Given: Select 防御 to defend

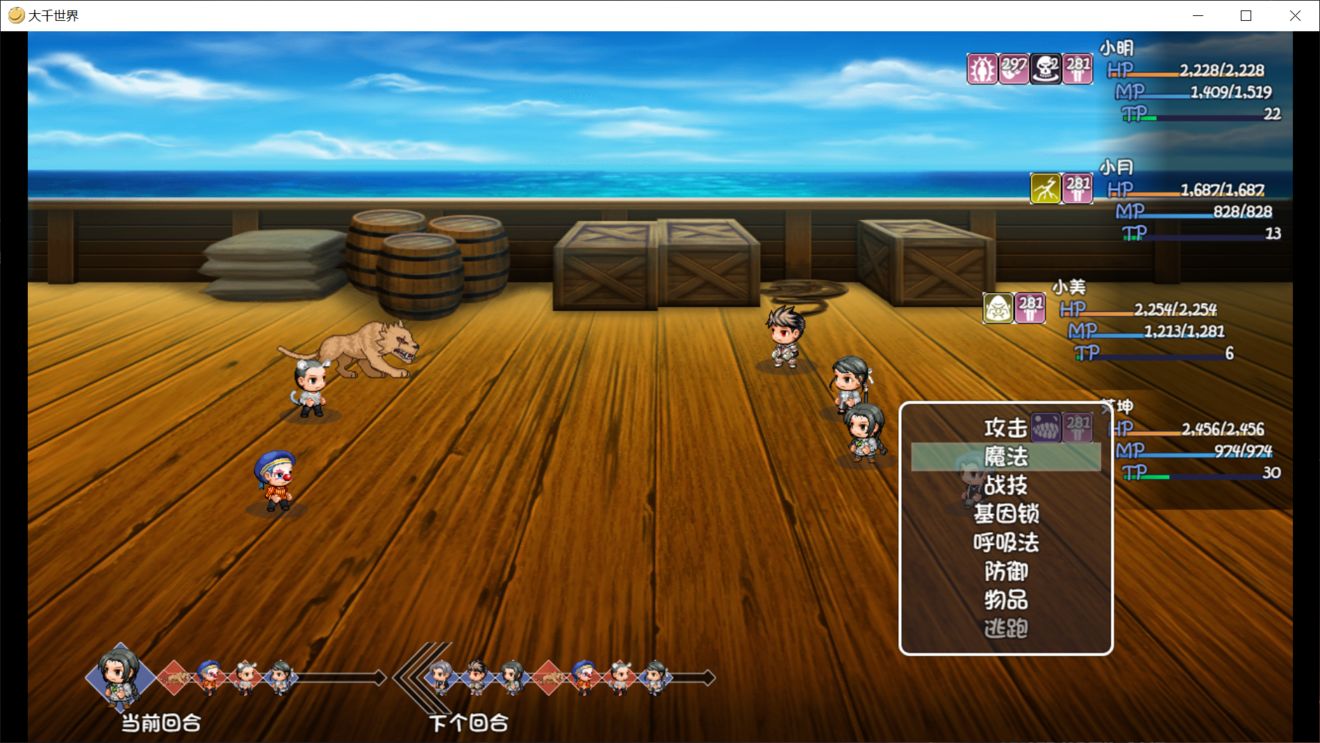Looking at the screenshot, I should [x=1005, y=572].
